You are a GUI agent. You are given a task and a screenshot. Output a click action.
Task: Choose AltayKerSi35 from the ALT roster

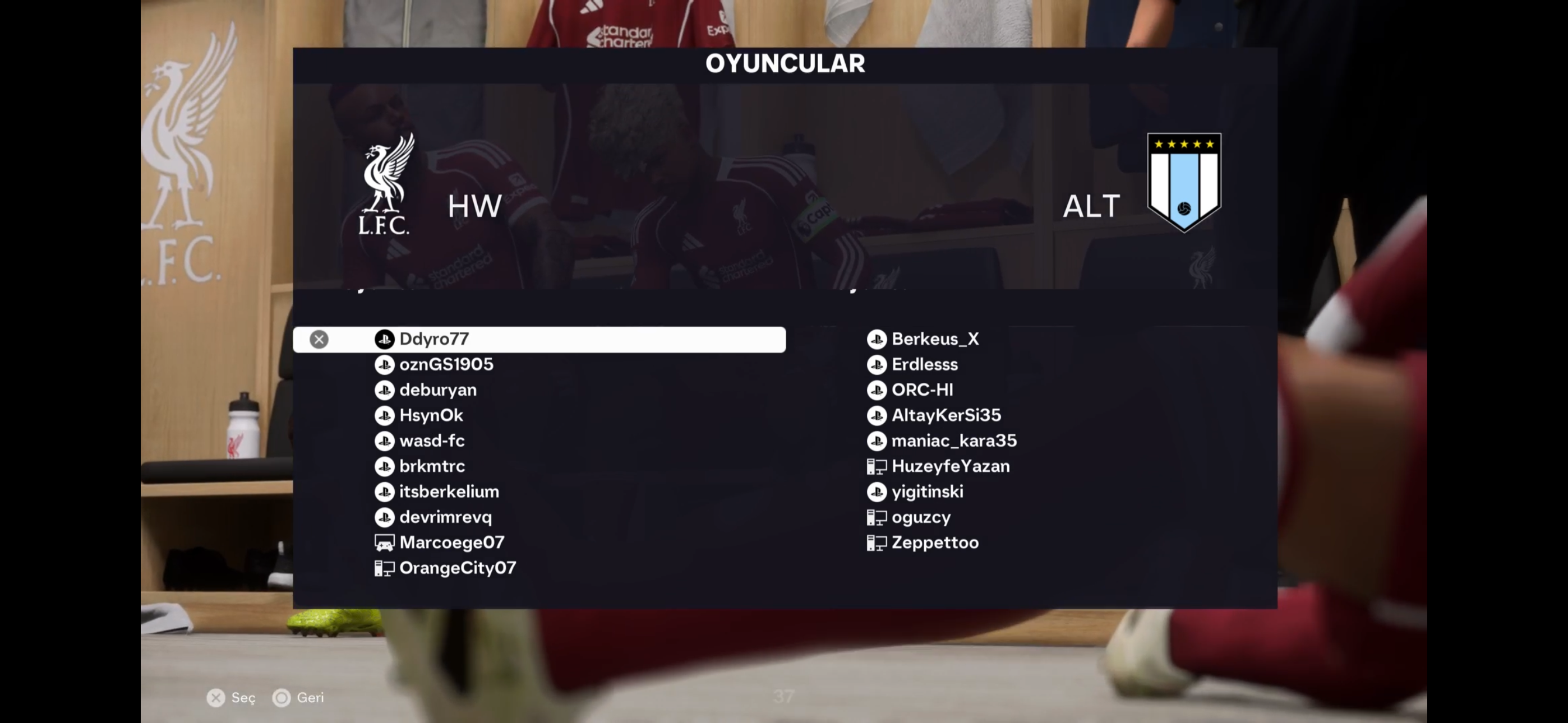[x=946, y=416]
